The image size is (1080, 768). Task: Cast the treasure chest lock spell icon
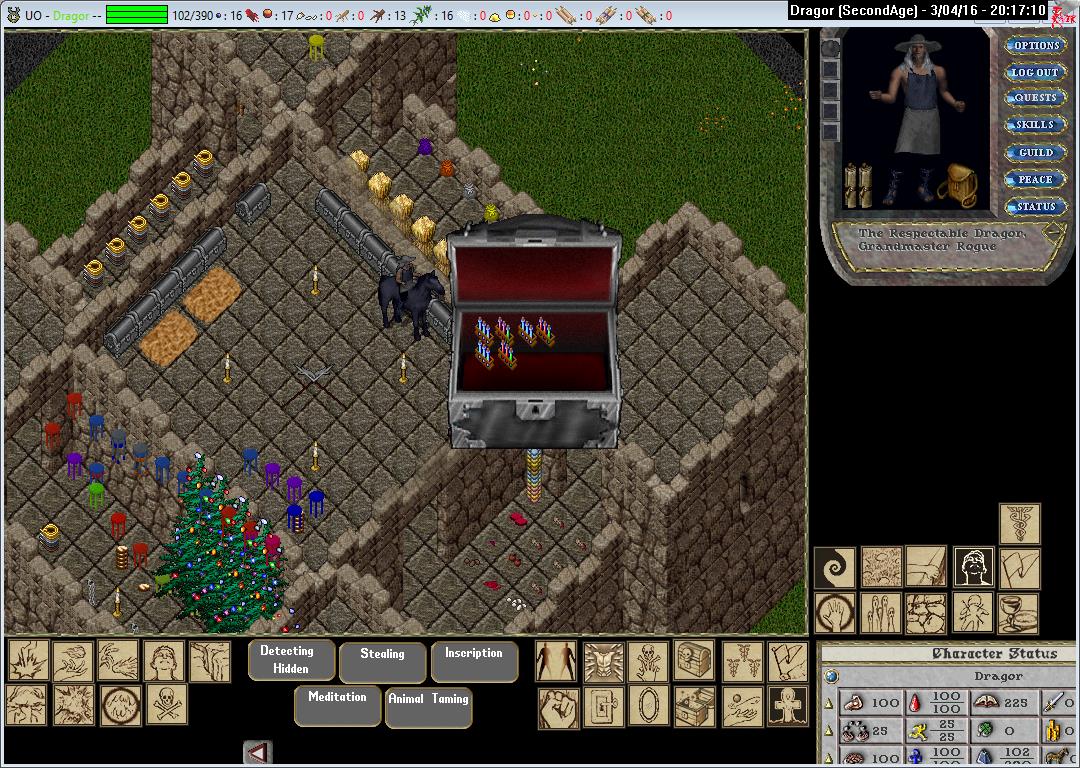[x=695, y=660]
